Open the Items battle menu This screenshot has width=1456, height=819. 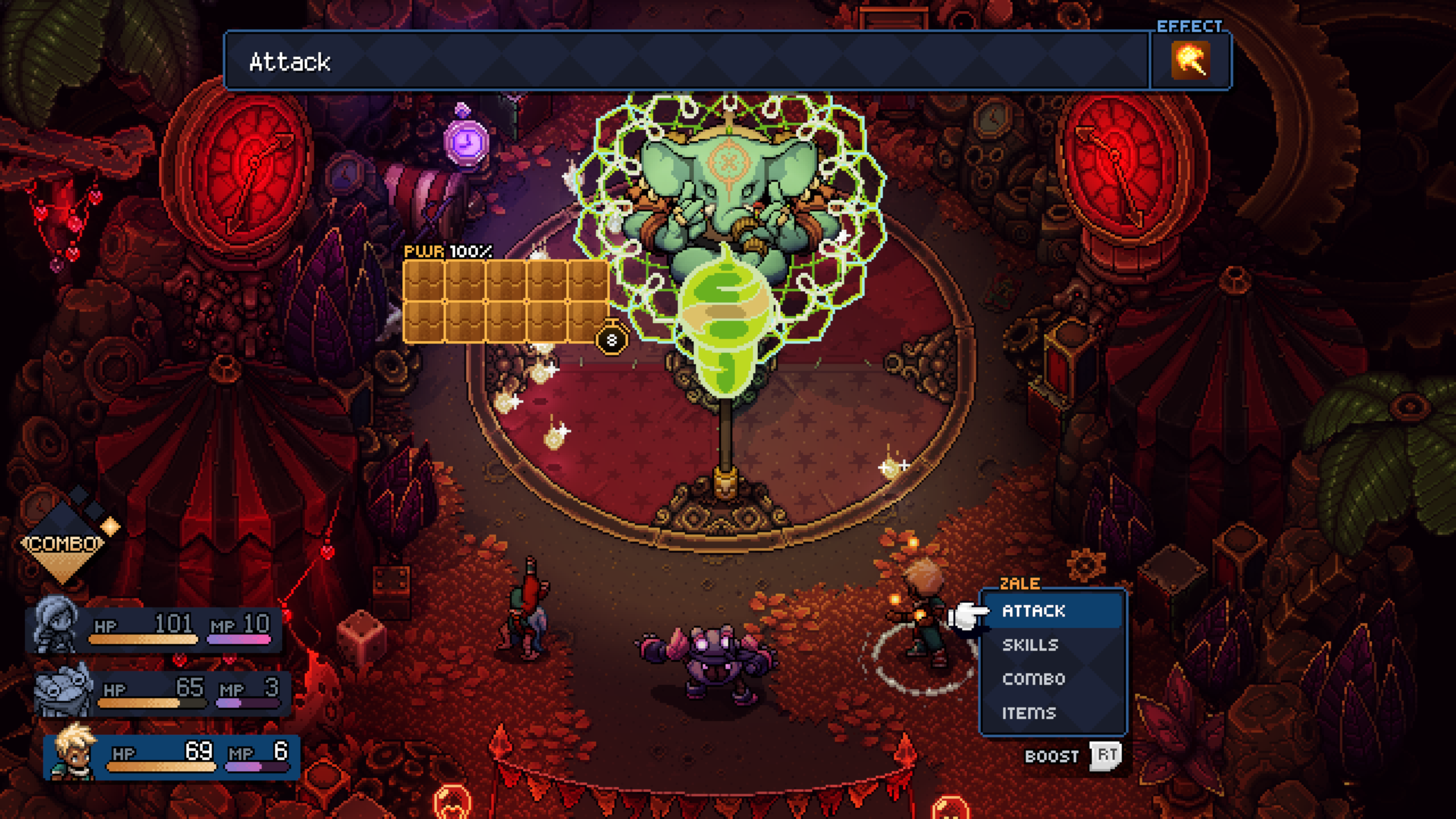coord(1028,713)
